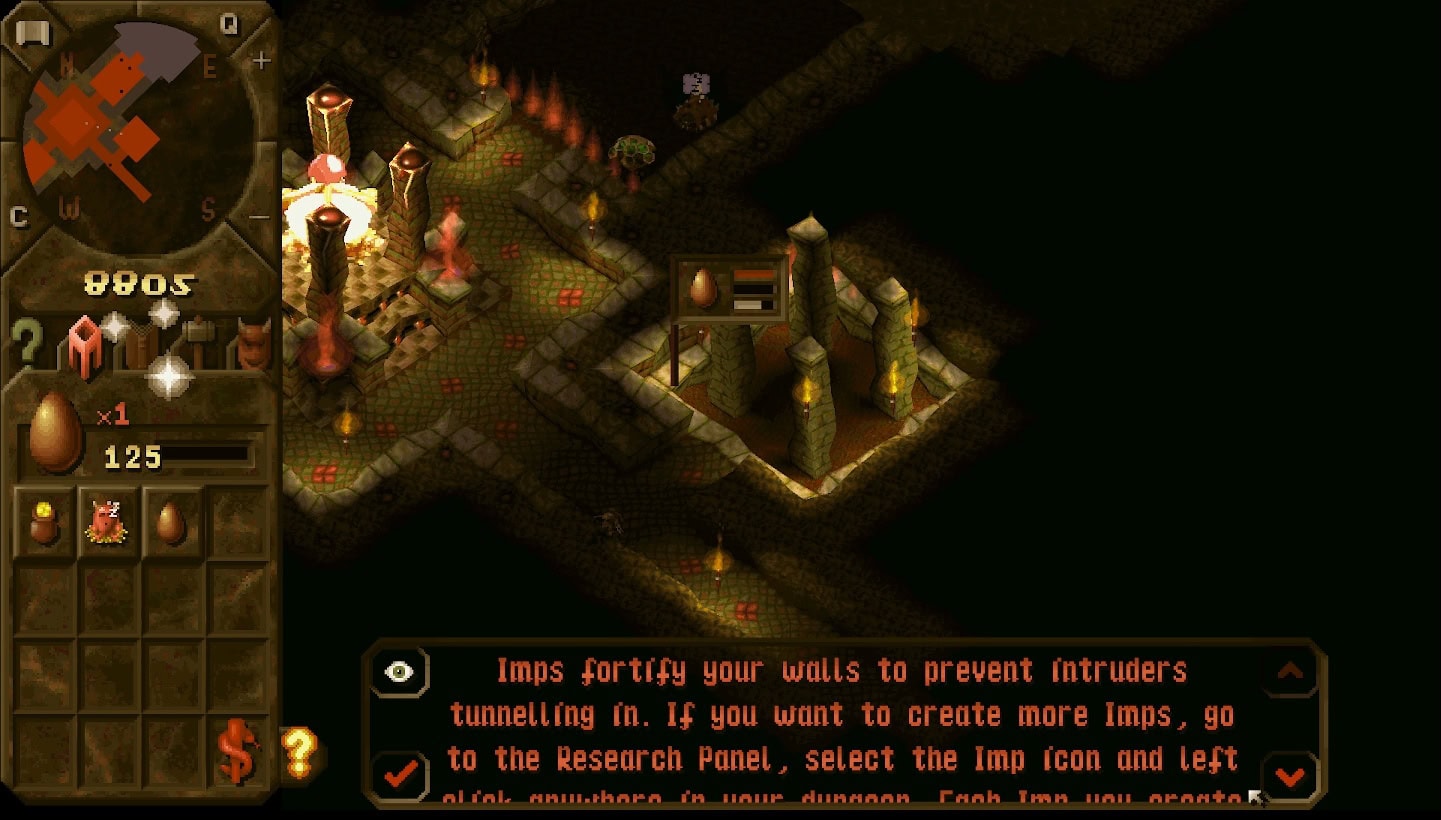The image size is (1441, 820).
Task: Activate the red dollar sell tool
Action: [238, 753]
